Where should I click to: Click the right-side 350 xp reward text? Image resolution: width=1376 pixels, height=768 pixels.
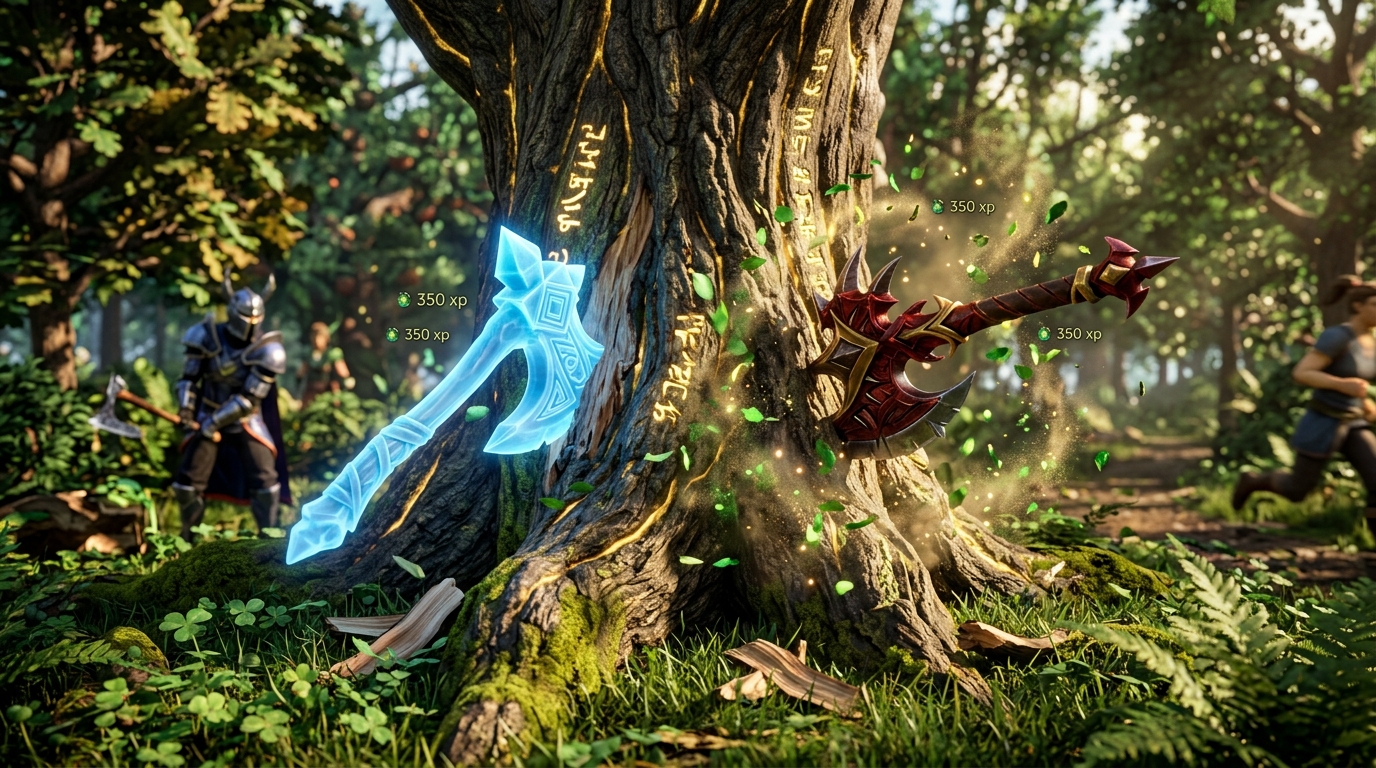[x=1080, y=332]
